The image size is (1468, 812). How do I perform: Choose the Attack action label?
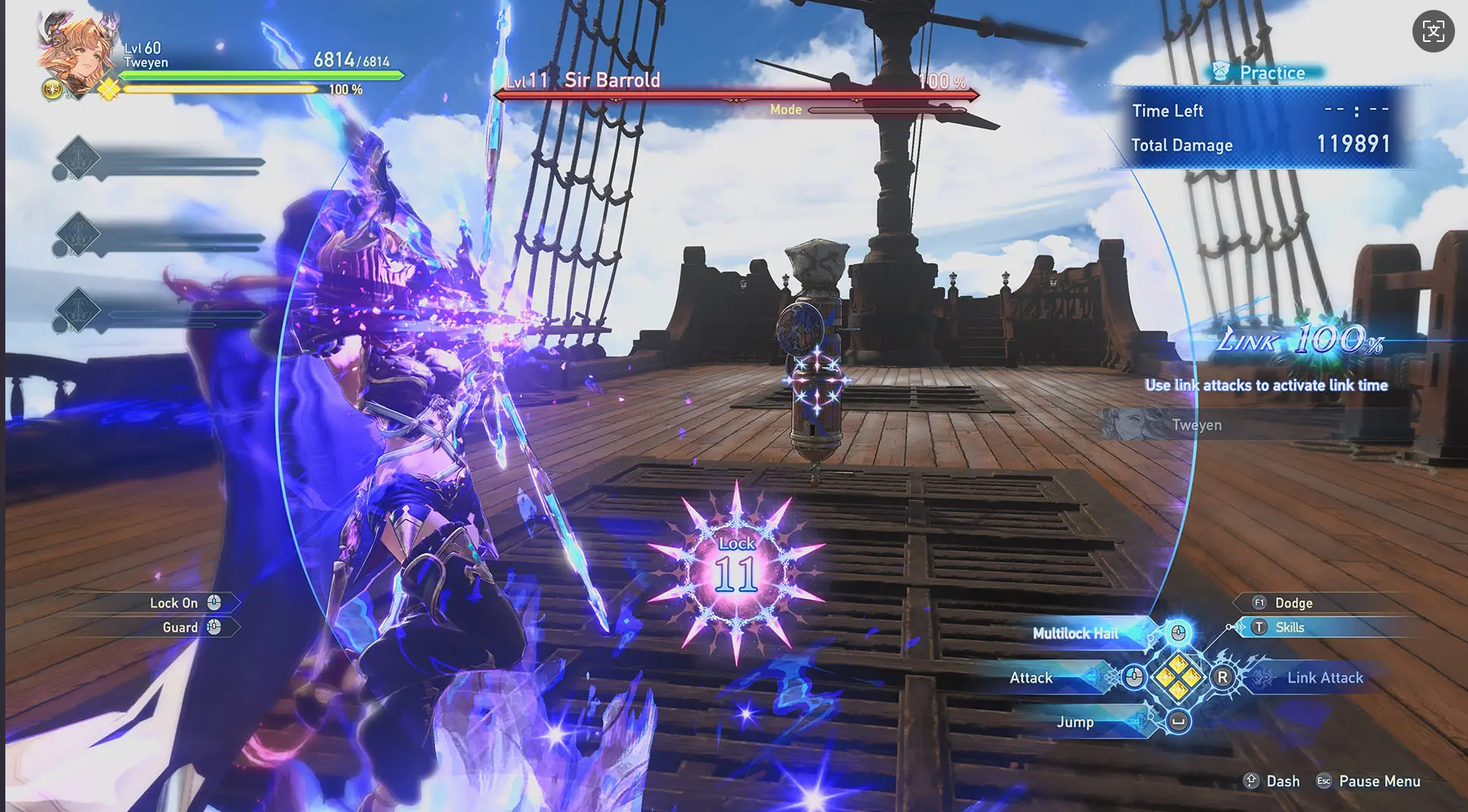[1031, 678]
